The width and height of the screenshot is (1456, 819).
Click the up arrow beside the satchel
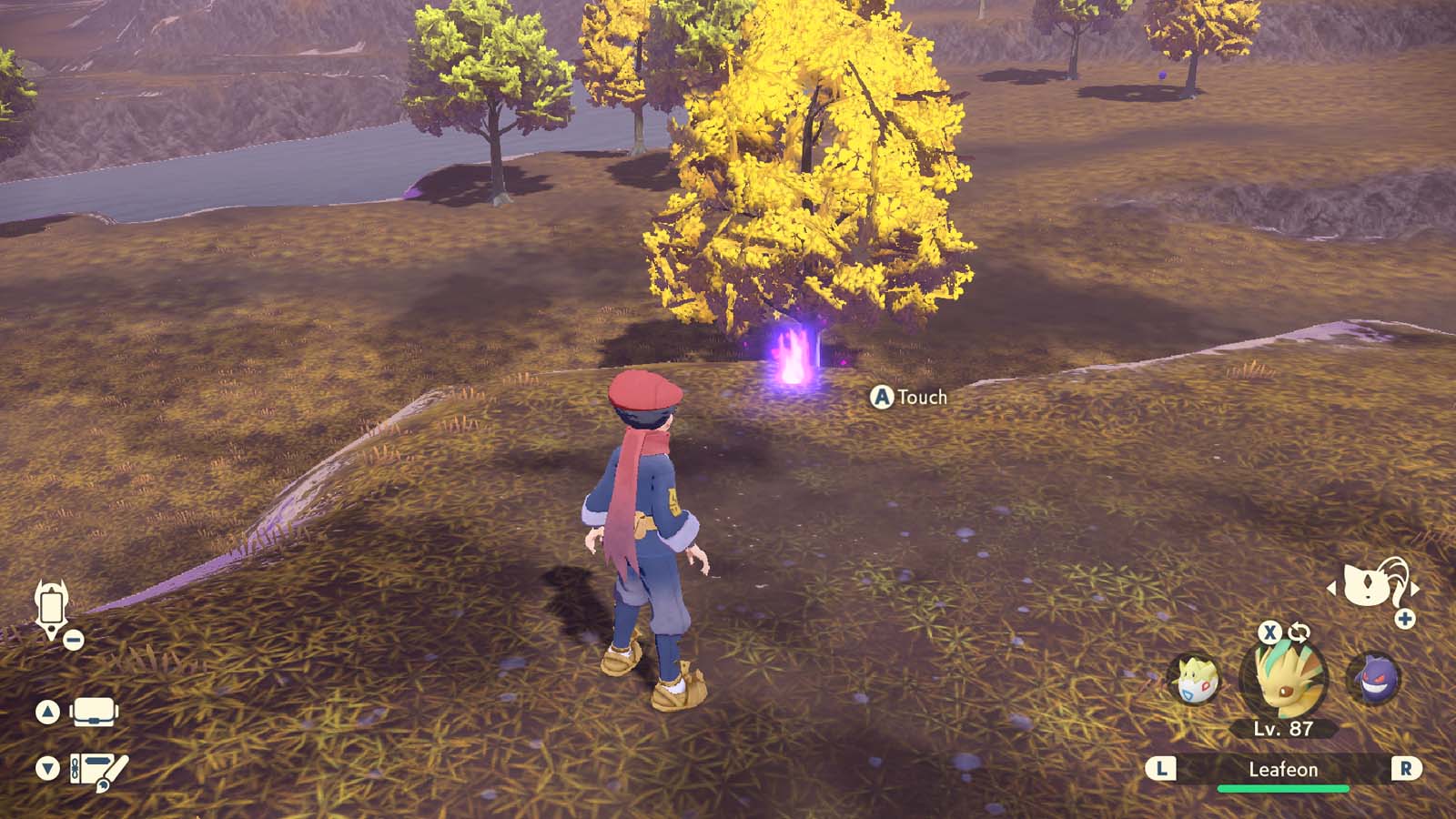coord(47,712)
